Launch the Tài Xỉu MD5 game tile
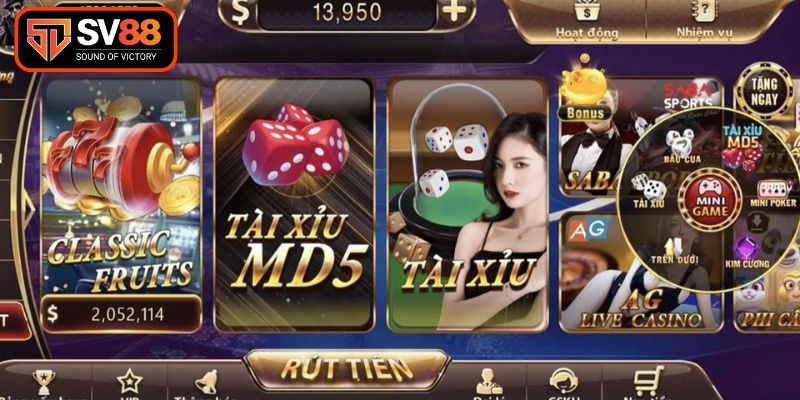The width and height of the screenshot is (800, 400). pyautogui.click(x=294, y=200)
